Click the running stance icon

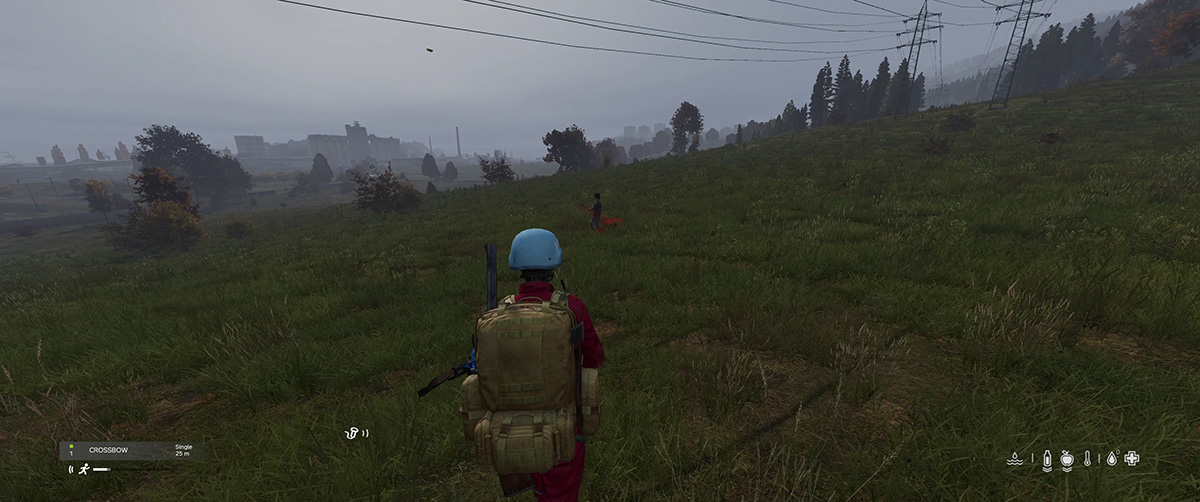(84, 469)
